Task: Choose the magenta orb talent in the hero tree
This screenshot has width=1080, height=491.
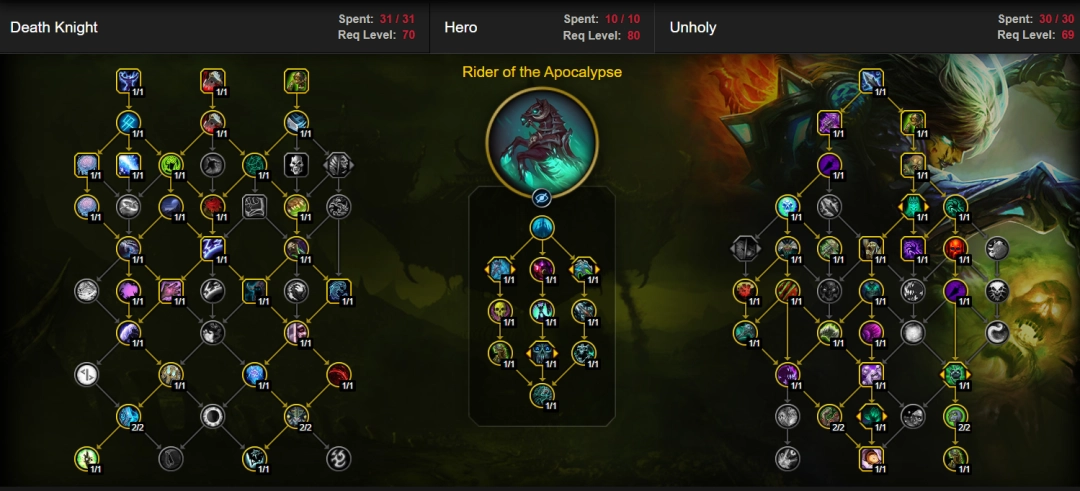Action: tap(542, 268)
